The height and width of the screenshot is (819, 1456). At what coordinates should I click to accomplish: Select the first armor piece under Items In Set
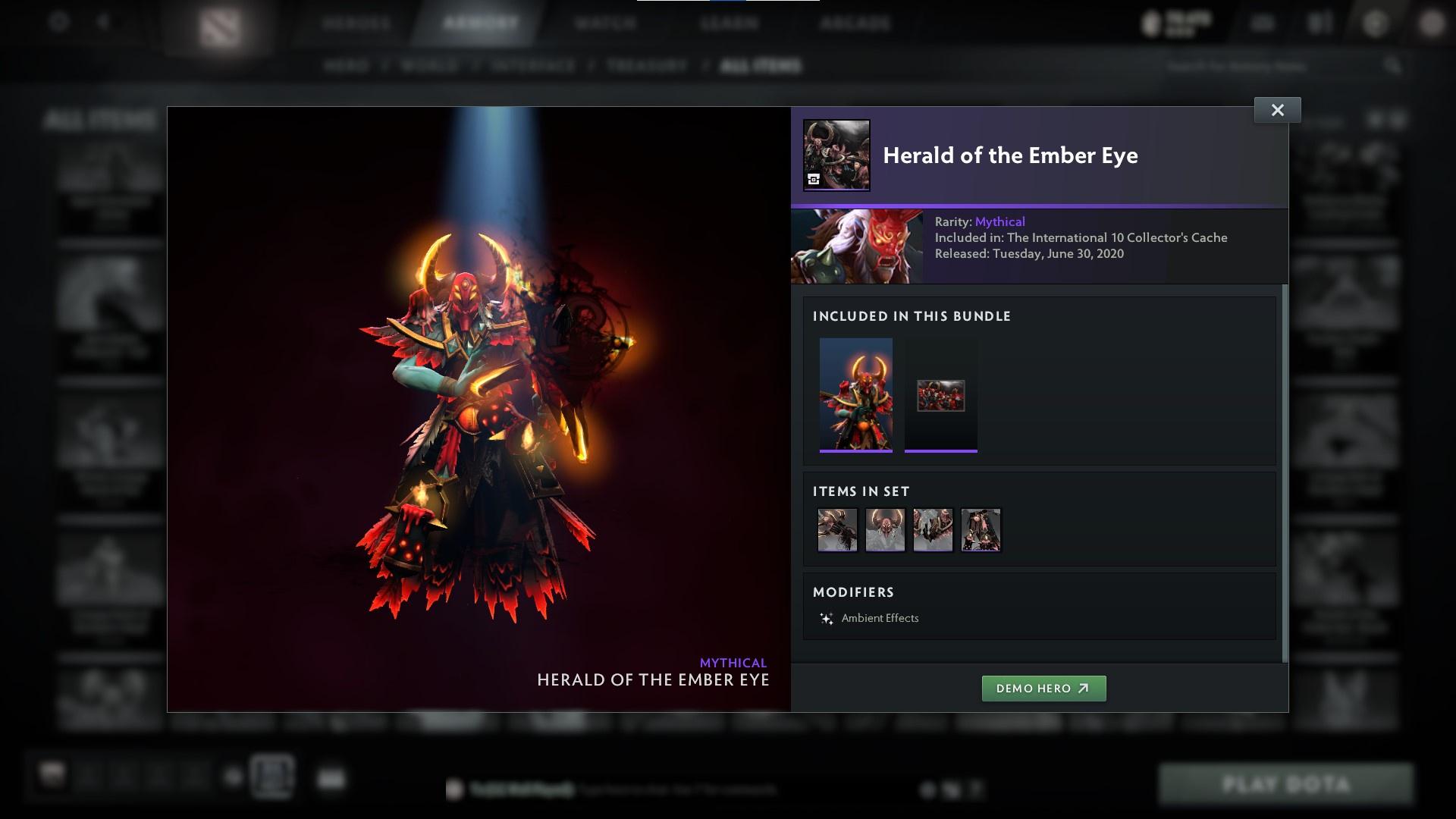(837, 529)
